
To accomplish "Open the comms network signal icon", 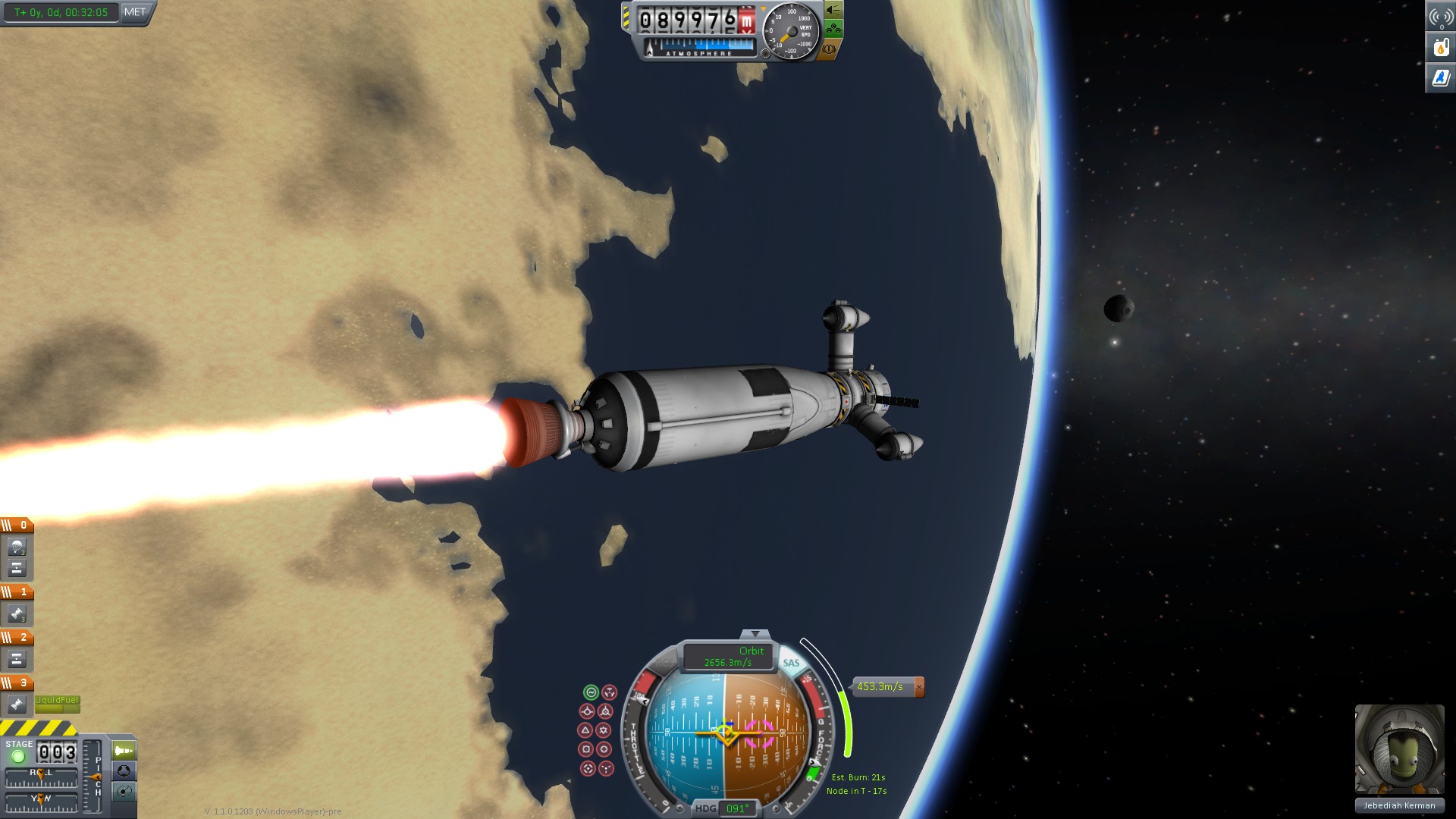I will pos(1441,16).
